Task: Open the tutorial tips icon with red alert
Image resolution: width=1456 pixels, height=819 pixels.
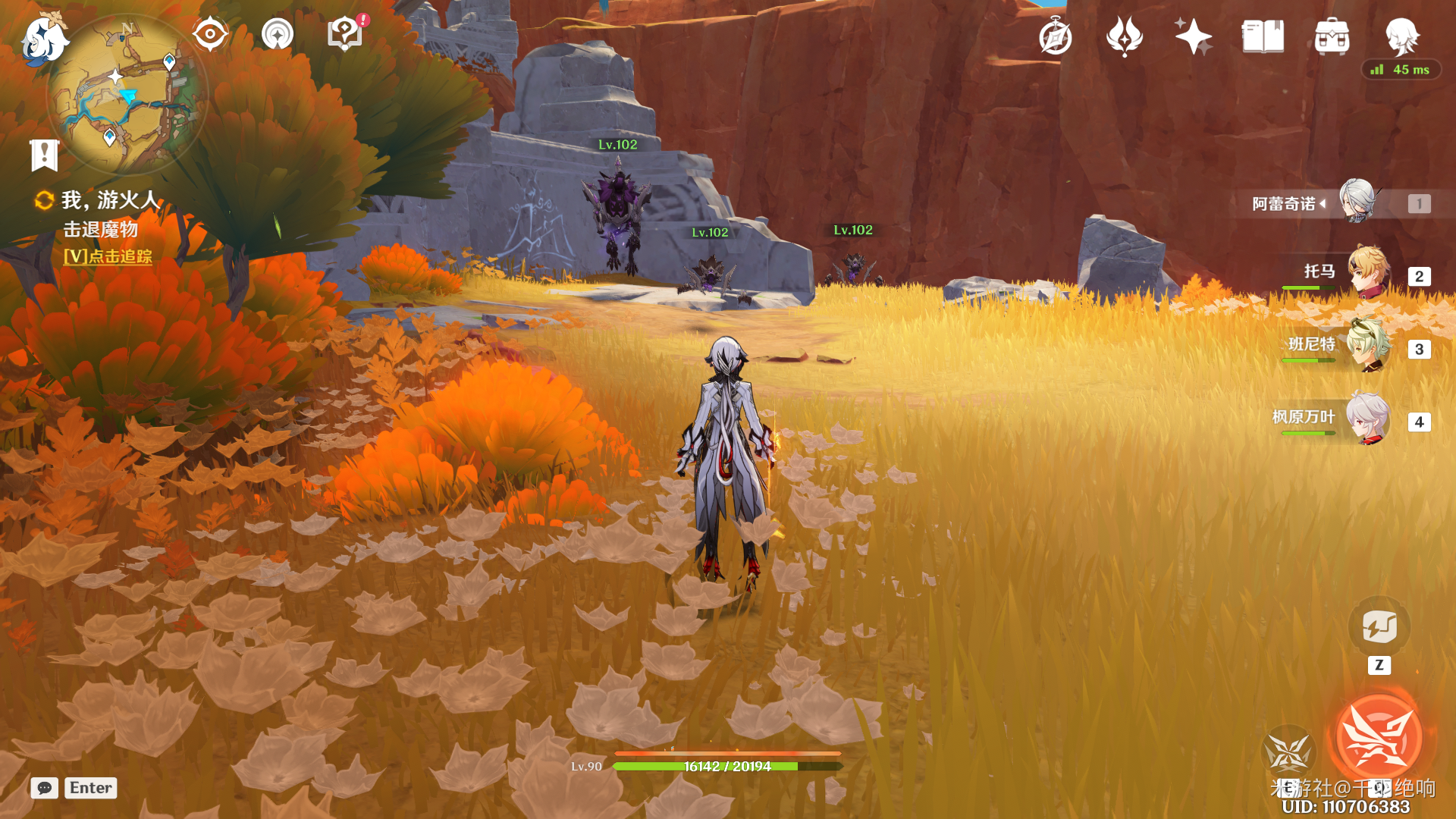Action: tap(346, 34)
